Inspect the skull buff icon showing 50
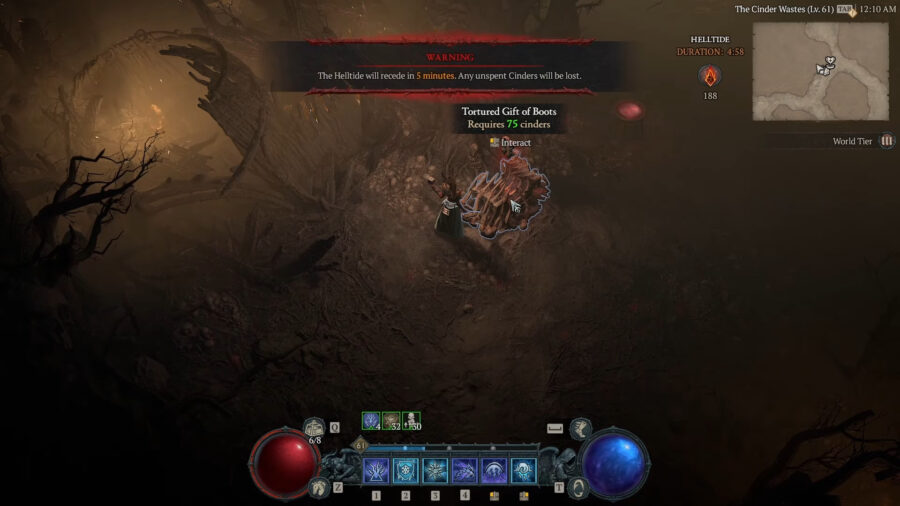Viewport: 900px width, 506px height. [x=411, y=421]
